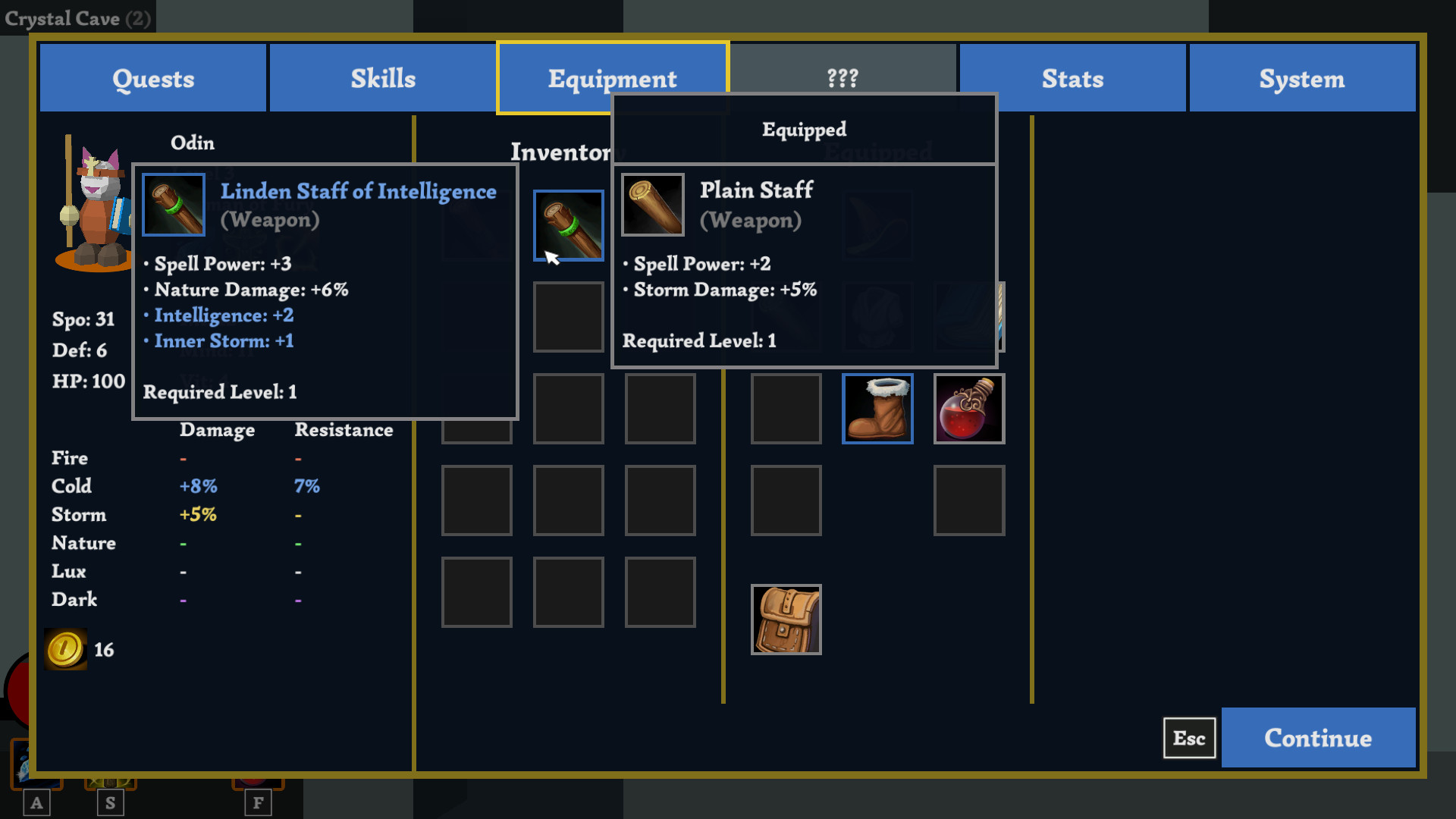The image size is (1456, 819).
Task: Switch to the Stats tab
Action: coord(1072,77)
